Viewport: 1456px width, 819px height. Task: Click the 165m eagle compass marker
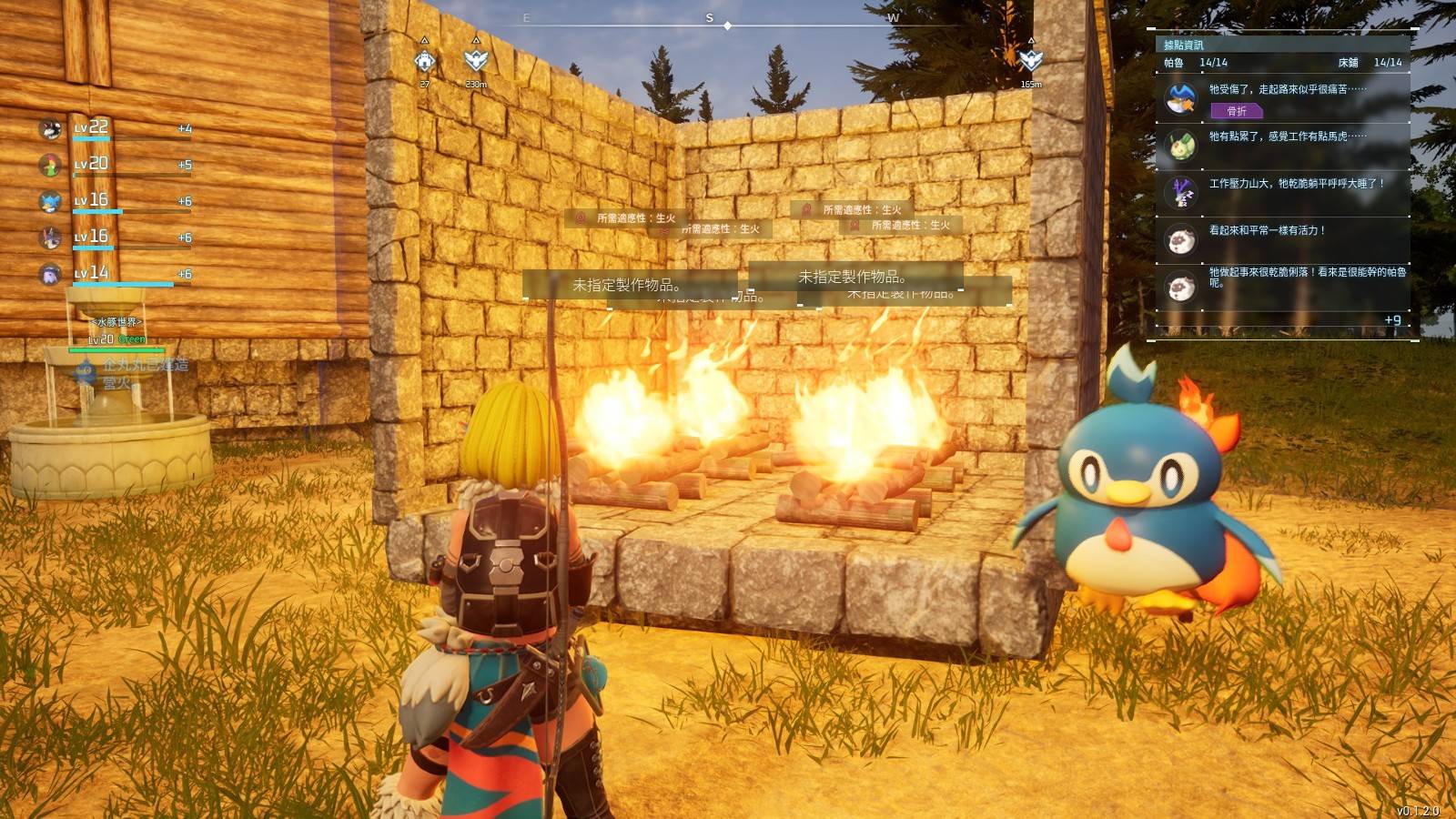click(x=1030, y=61)
